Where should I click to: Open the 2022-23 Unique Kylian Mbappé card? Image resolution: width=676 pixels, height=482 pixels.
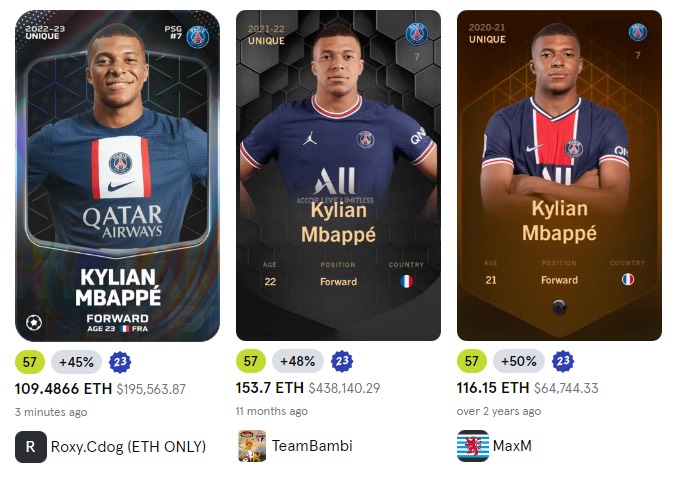click(118, 175)
